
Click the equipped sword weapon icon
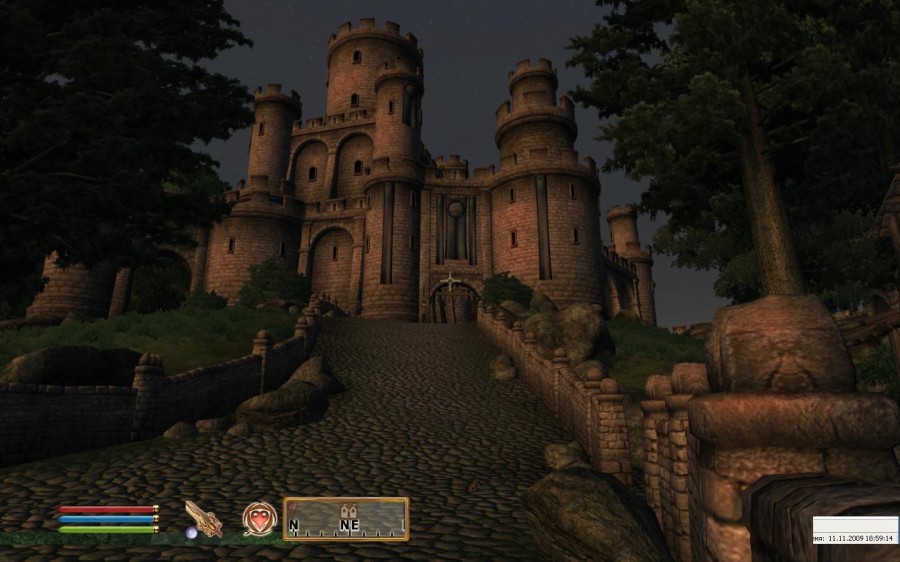(x=203, y=518)
